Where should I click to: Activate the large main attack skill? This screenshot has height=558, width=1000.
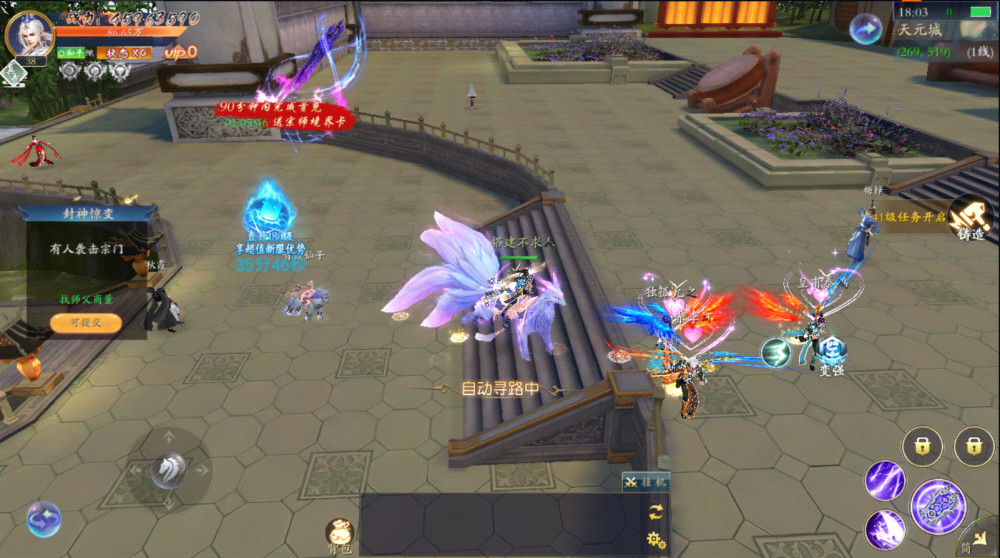(938, 506)
